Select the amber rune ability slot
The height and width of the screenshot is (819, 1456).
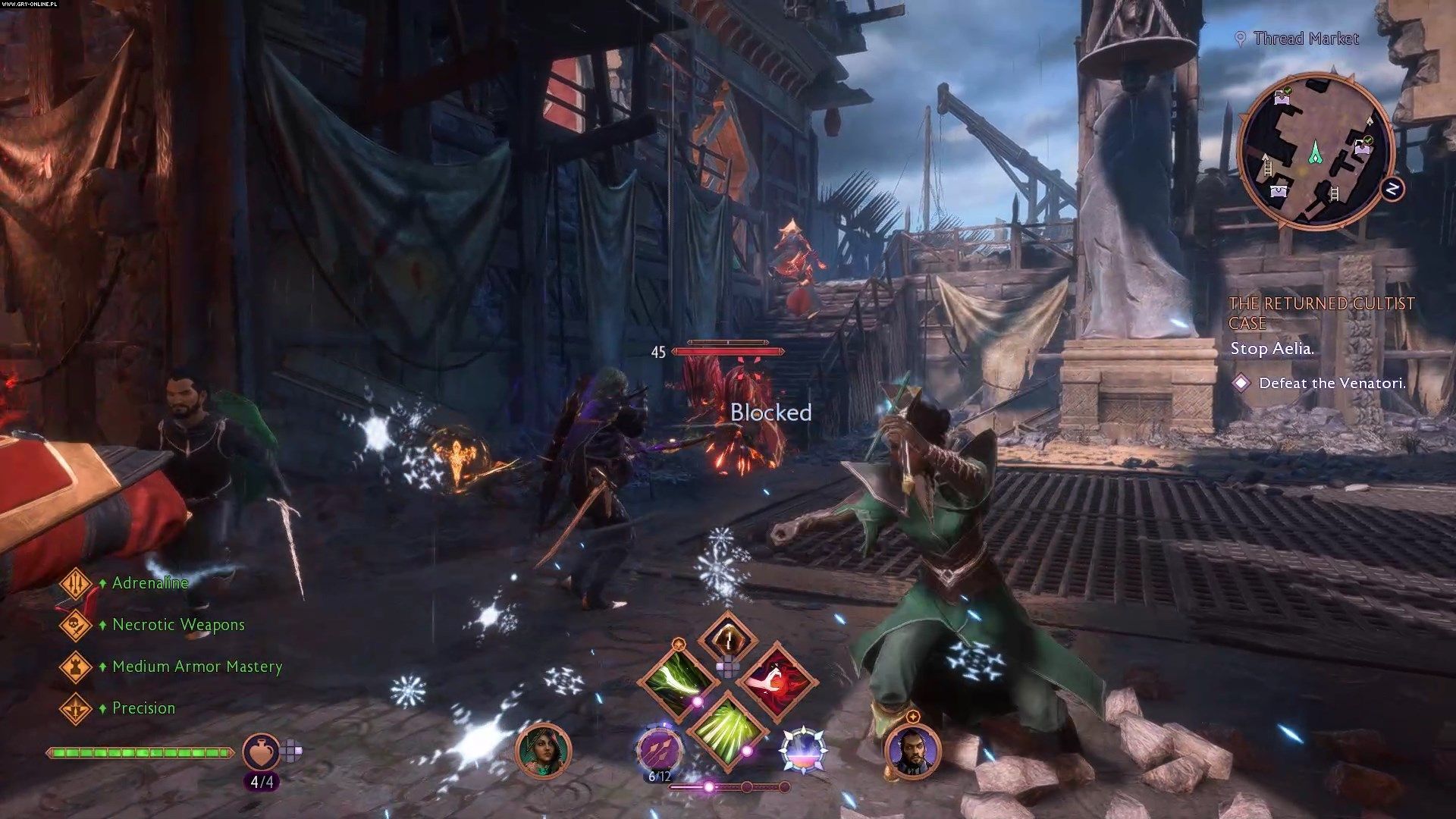pyautogui.click(x=727, y=639)
